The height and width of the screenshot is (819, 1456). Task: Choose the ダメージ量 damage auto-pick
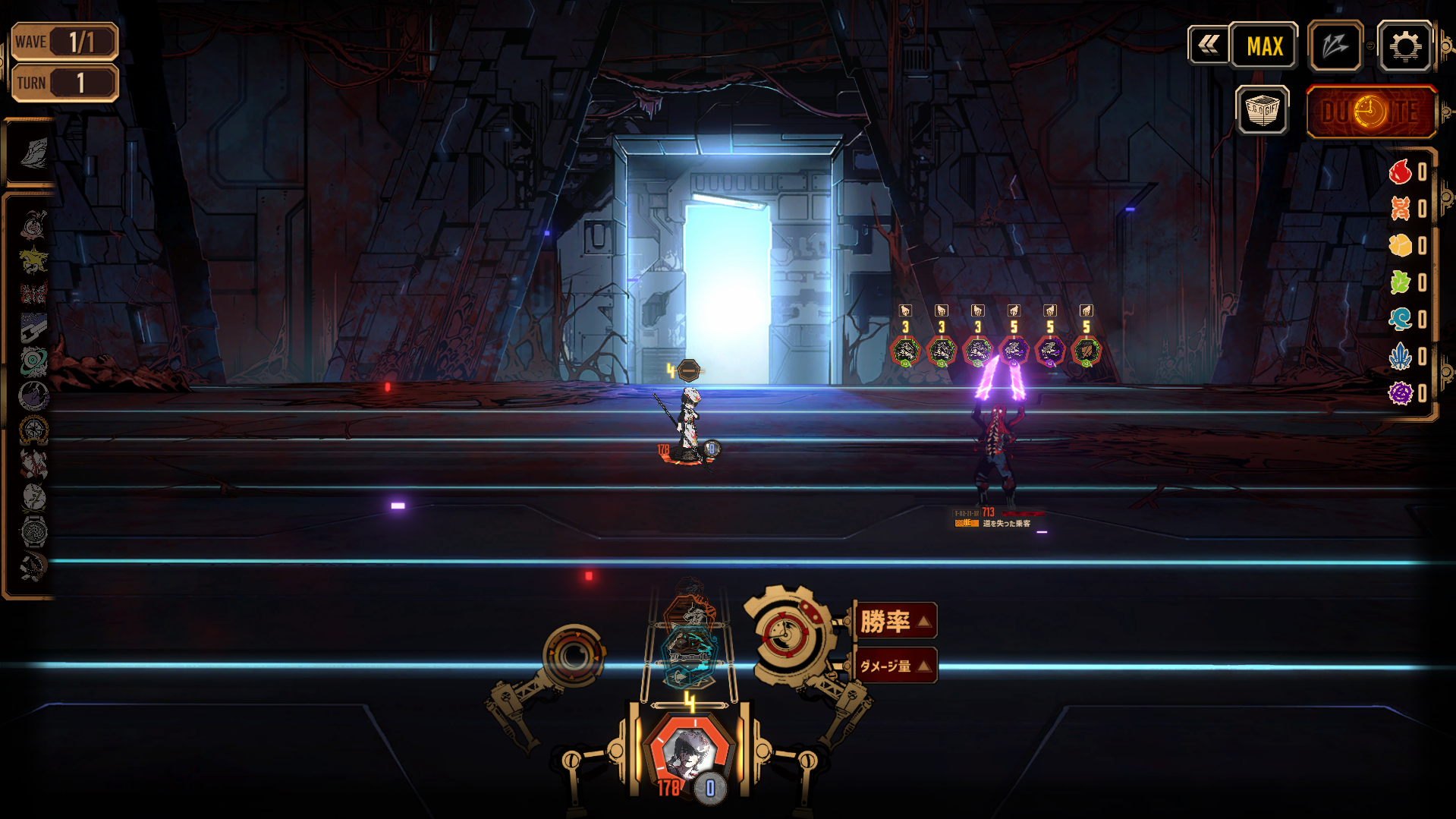(895, 666)
